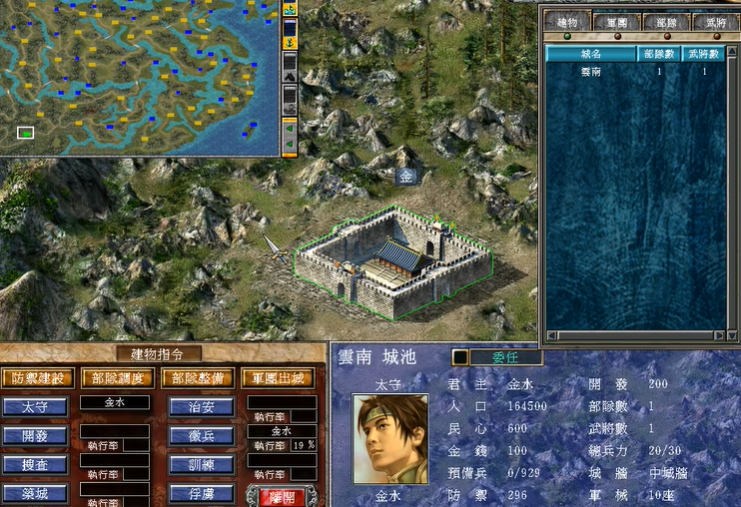Image resolution: width=741 pixels, height=507 pixels.
Task: Toggle the 委任 delegate button
Action: pyautogui.click(x=504, y=357)
